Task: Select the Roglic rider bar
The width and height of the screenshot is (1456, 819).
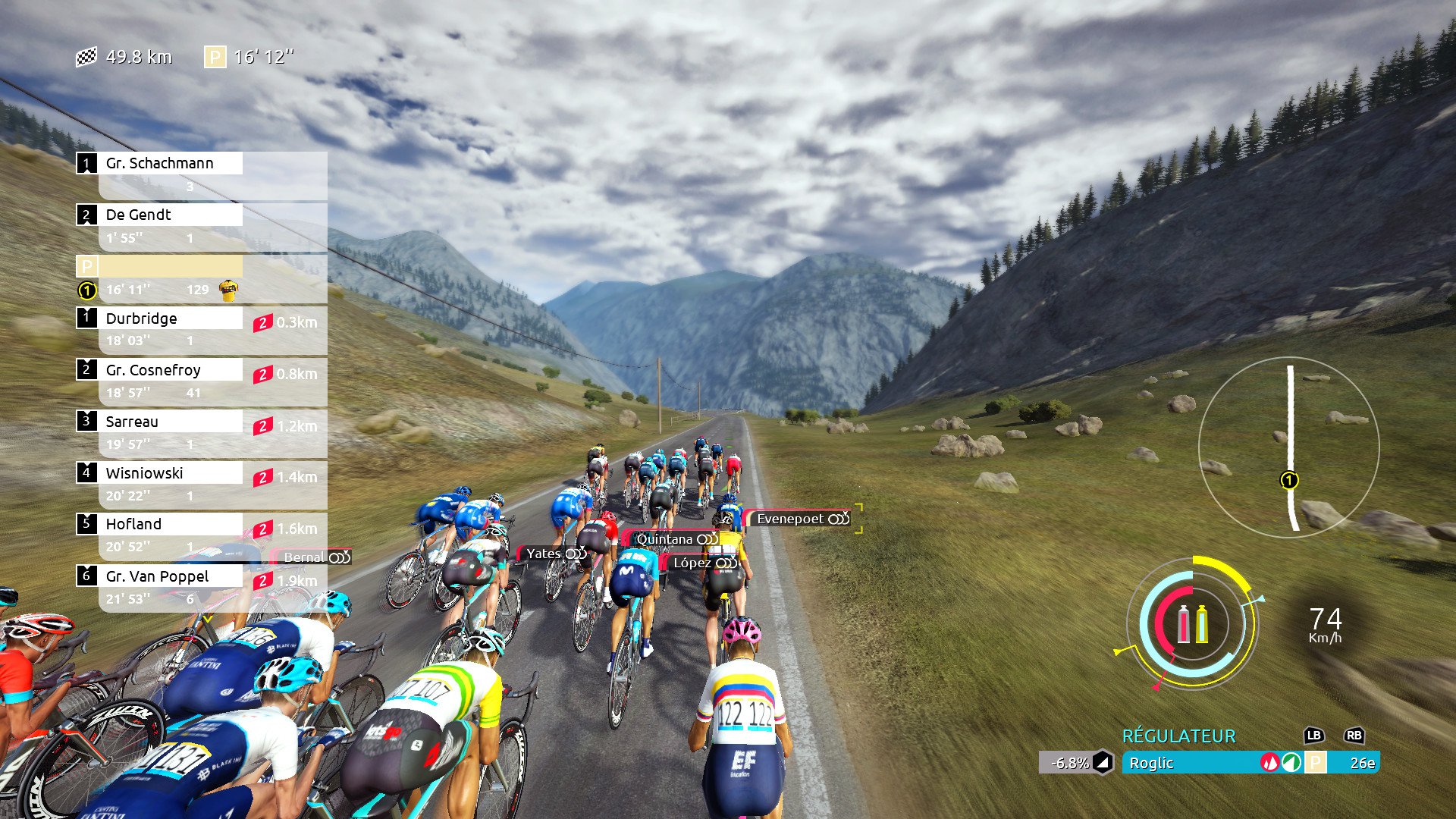Action: click(x=1191, y=763)
